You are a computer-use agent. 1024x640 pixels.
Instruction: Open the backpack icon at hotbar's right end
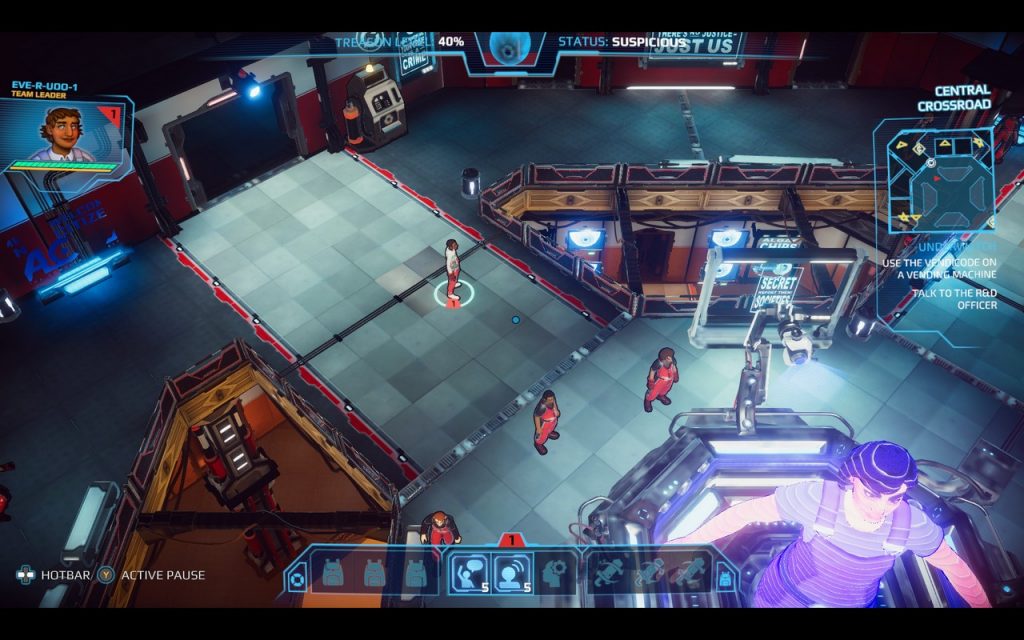pos(726,578)
